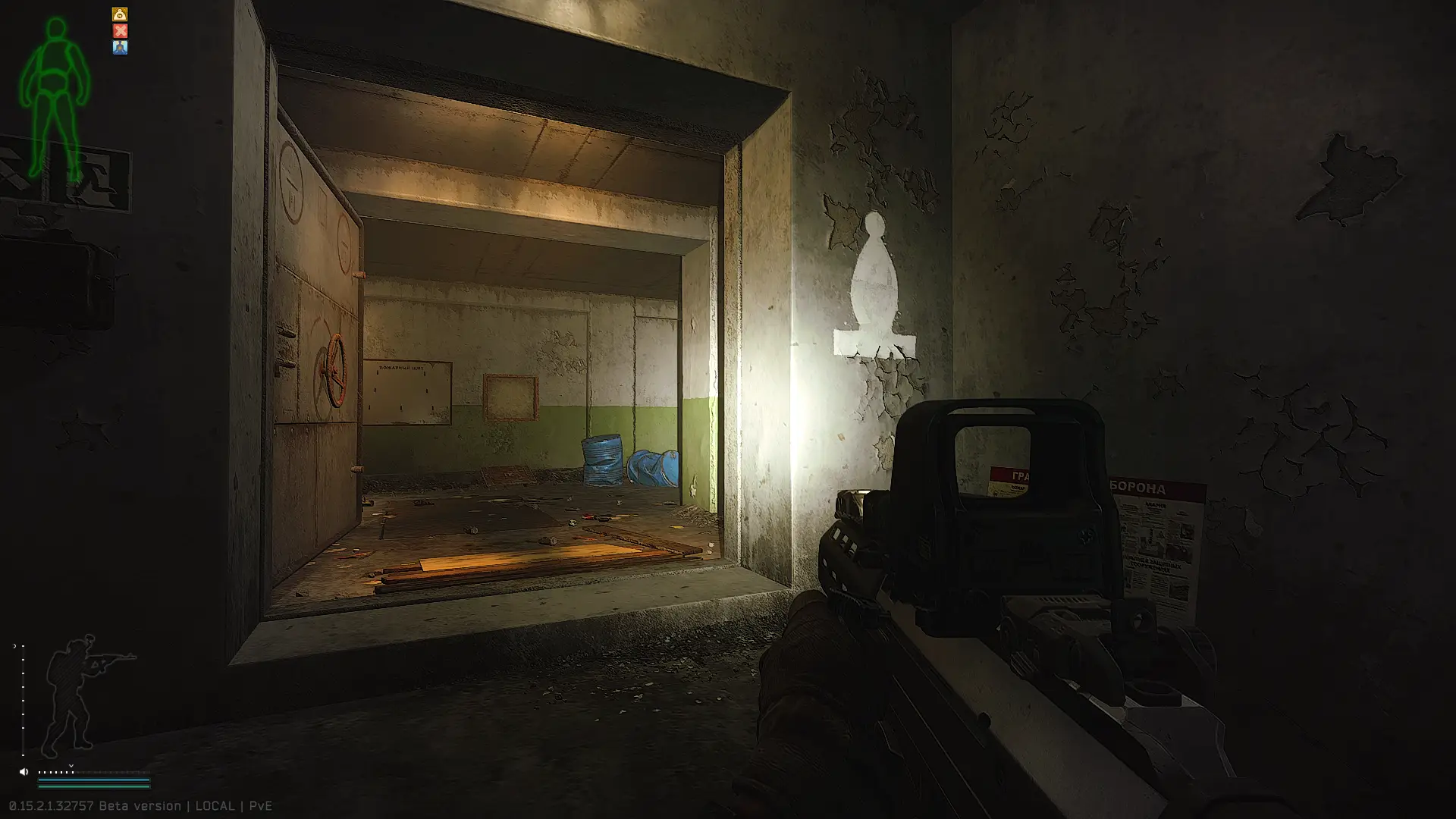Click the blue barrel in the room
The width and height of the screenshot is (1456, 819).
(x=601, y=459)
